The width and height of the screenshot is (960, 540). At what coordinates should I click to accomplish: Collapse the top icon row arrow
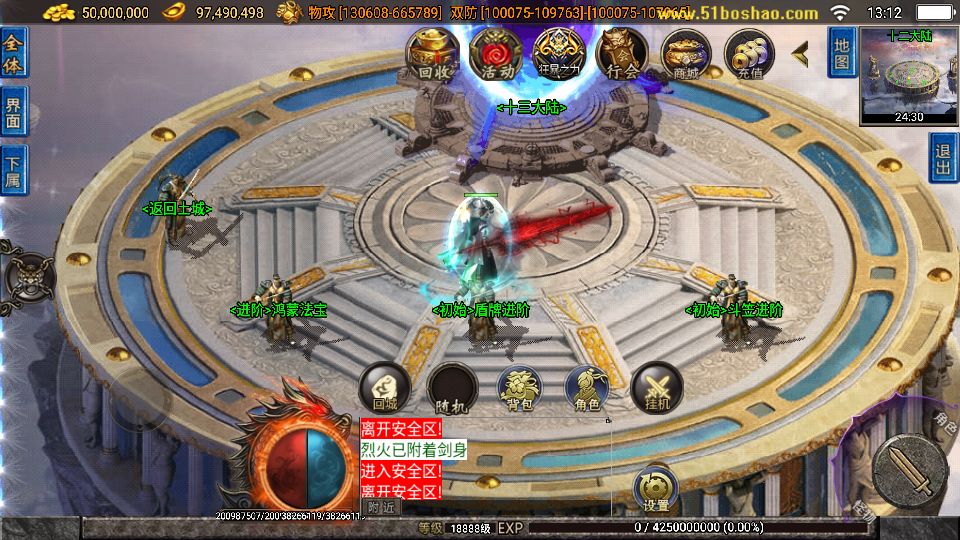point(800,54)
